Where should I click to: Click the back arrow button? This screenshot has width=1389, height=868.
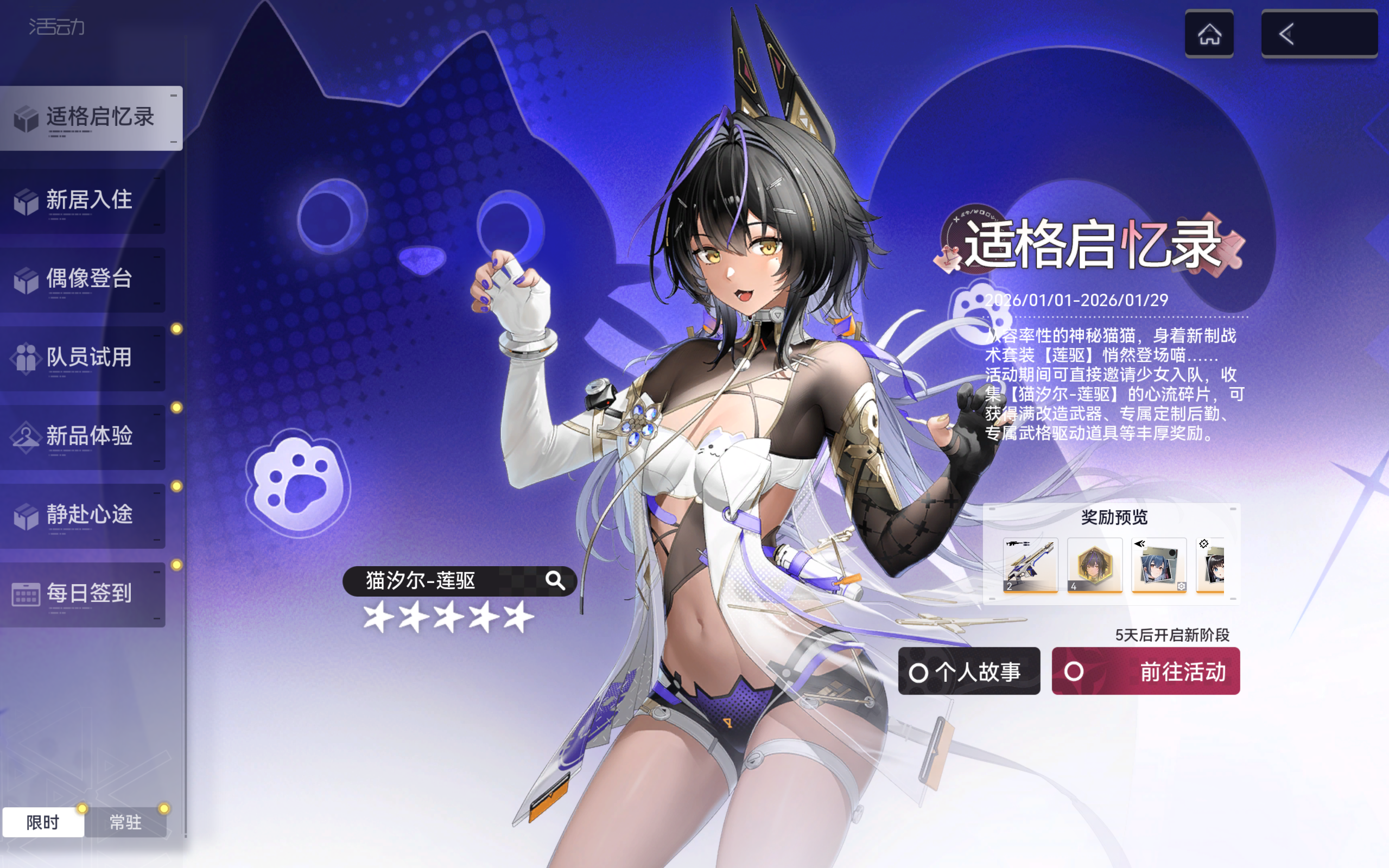1319,33
